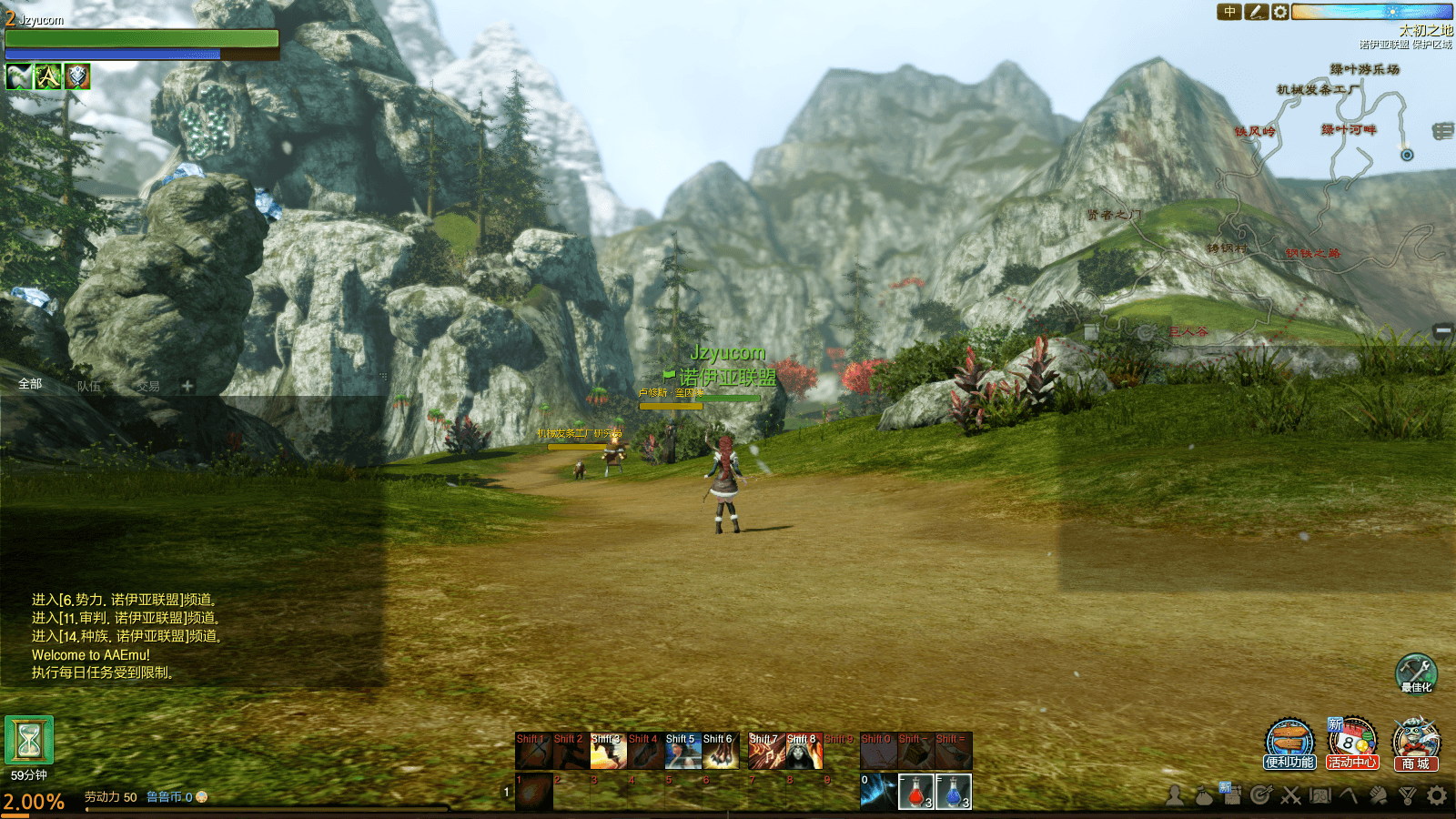1456x819 pixels.
Task: Click the 中 input mode button
Action: pos(1229,12)
